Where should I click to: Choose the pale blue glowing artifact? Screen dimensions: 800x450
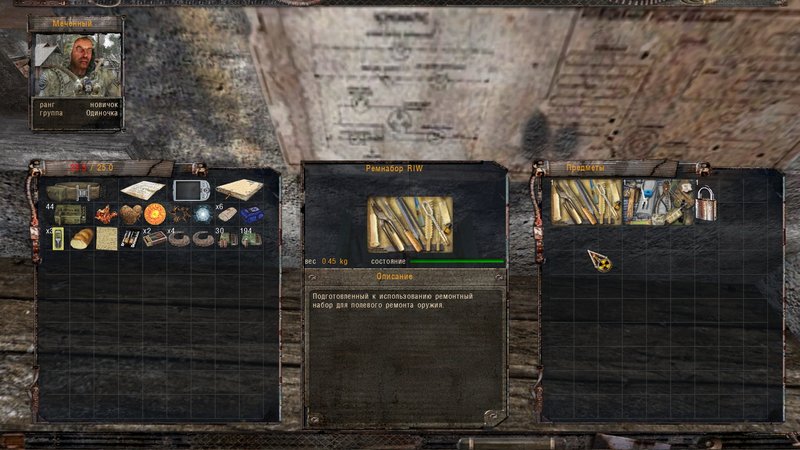pyautogui.click(x=203, y=214)
